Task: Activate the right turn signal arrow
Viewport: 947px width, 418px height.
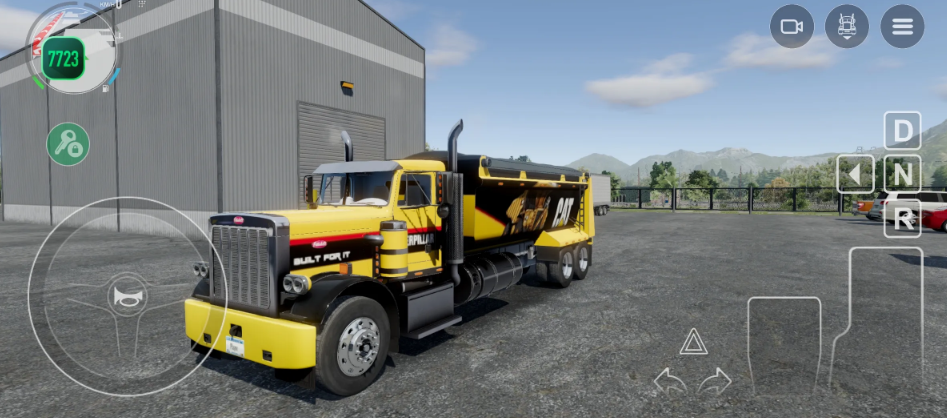Action: point(715,380)
